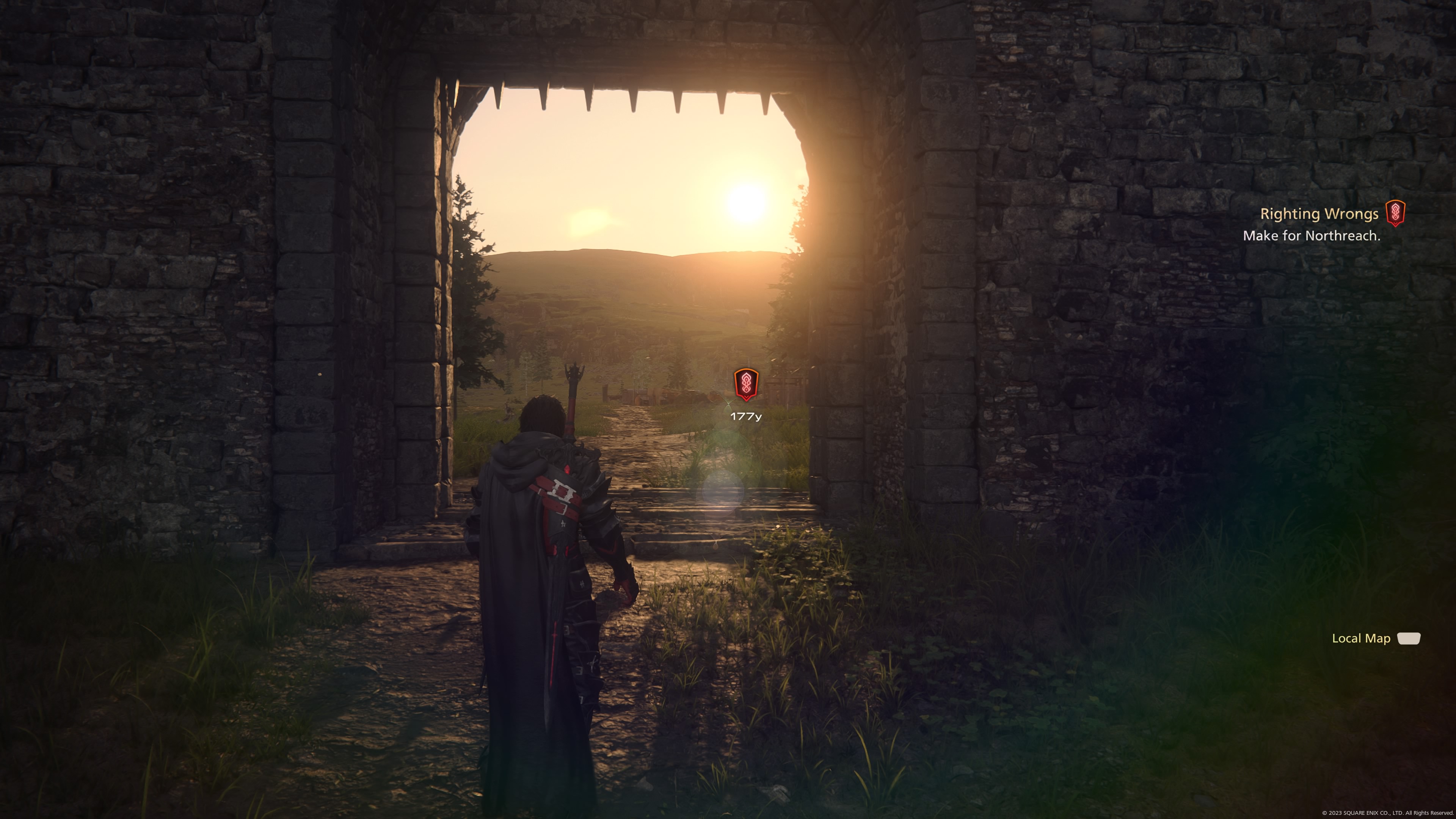Open the Local Map label

point(1361,639)
